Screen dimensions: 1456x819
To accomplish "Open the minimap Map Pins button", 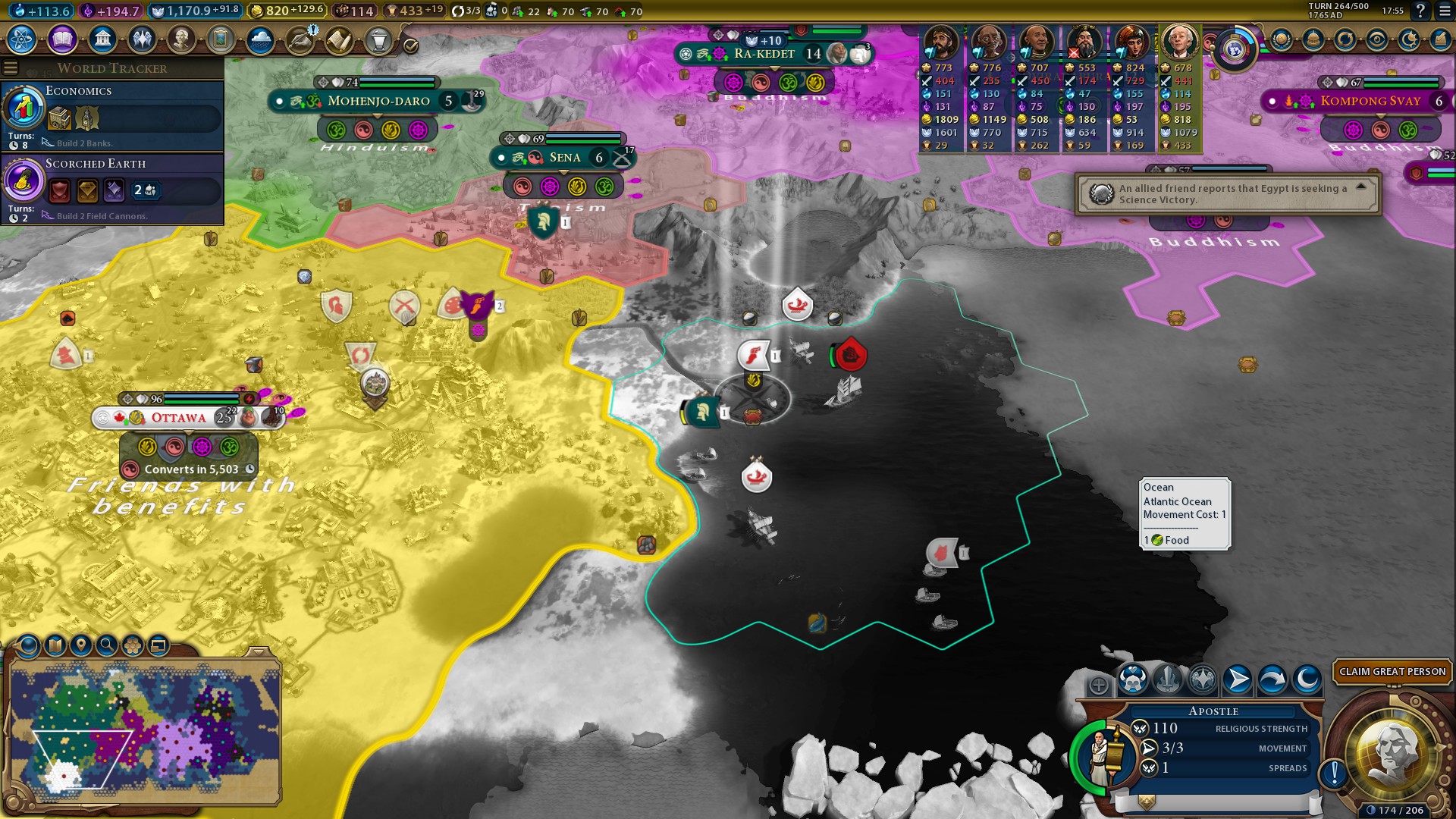I will pyautogui.click(x=81, y=645).
